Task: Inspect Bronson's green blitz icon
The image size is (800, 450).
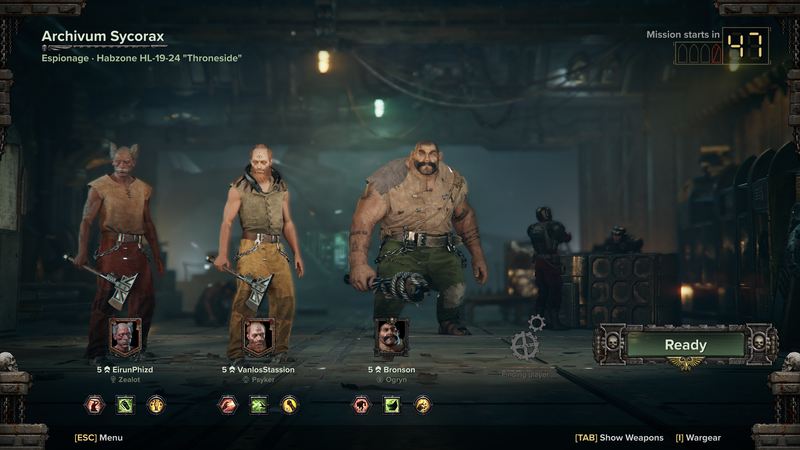Action: click(392, 405)
